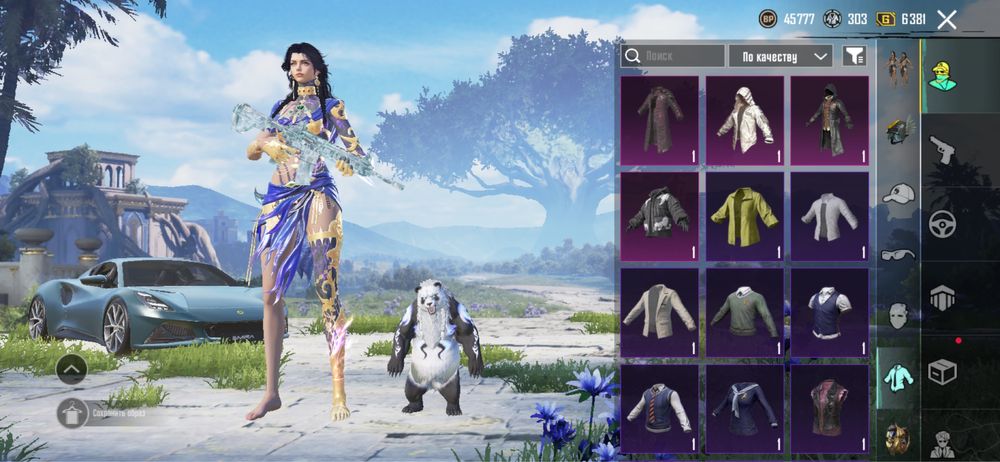Click the BP currency counter icon
Image resolution: width=1000 pixels, height=462 pixels.
tap(768, 19)
